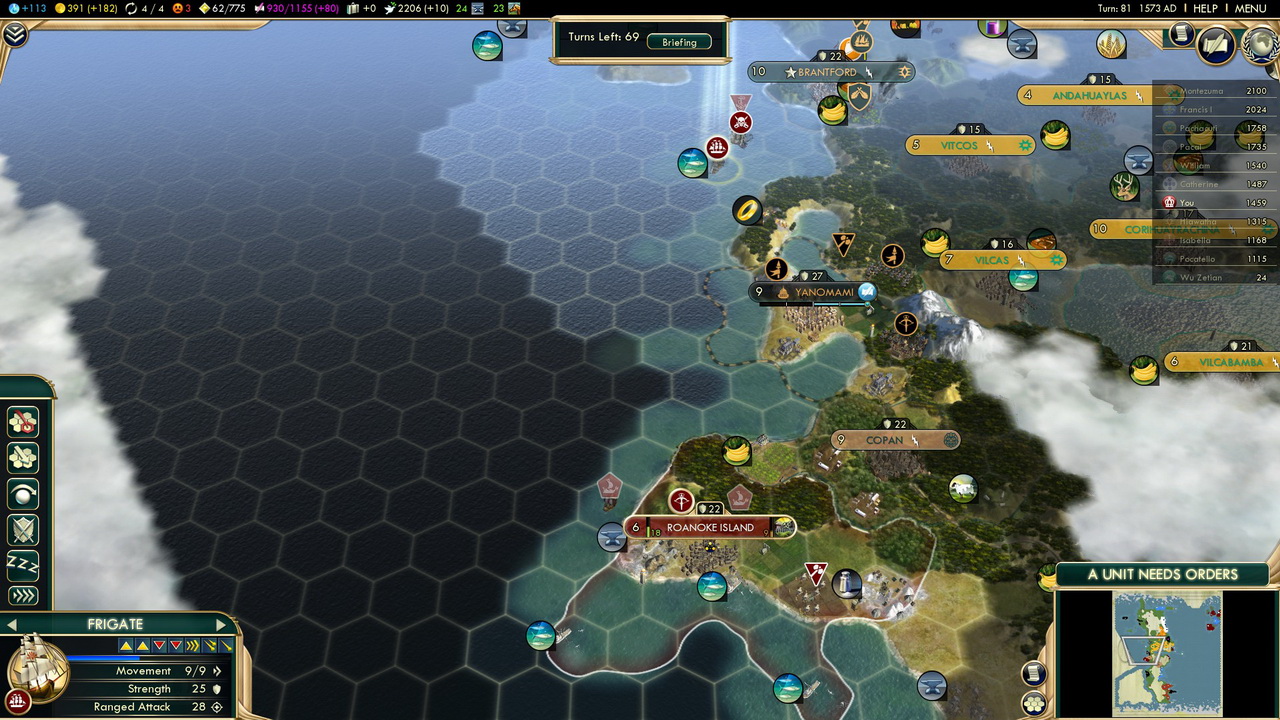This screenshot has width=1280, height=720.
Task: Put the Frigate to sleep
Action: pos(23,564)
